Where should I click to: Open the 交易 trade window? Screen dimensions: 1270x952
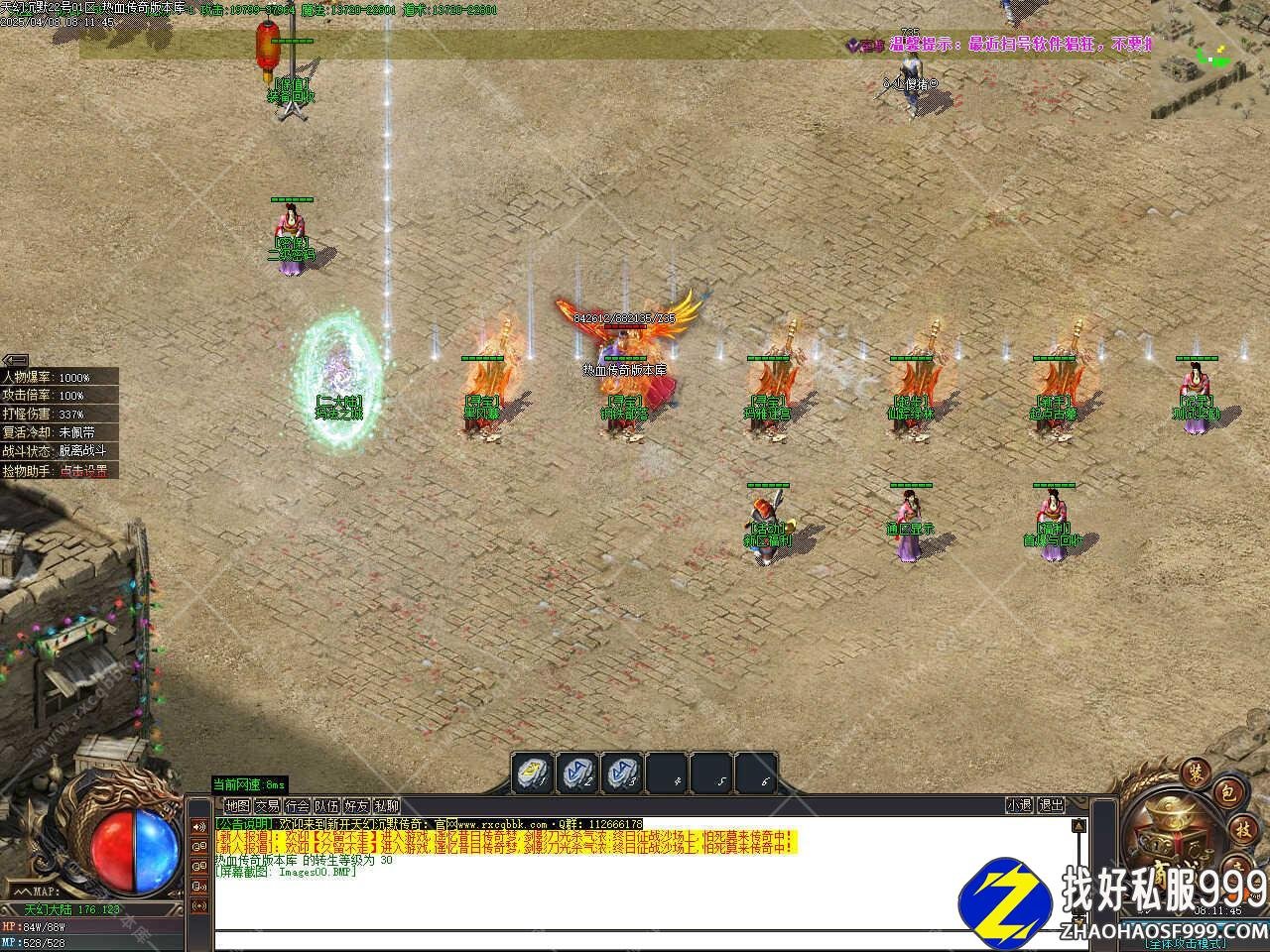(x=267, y=806)
